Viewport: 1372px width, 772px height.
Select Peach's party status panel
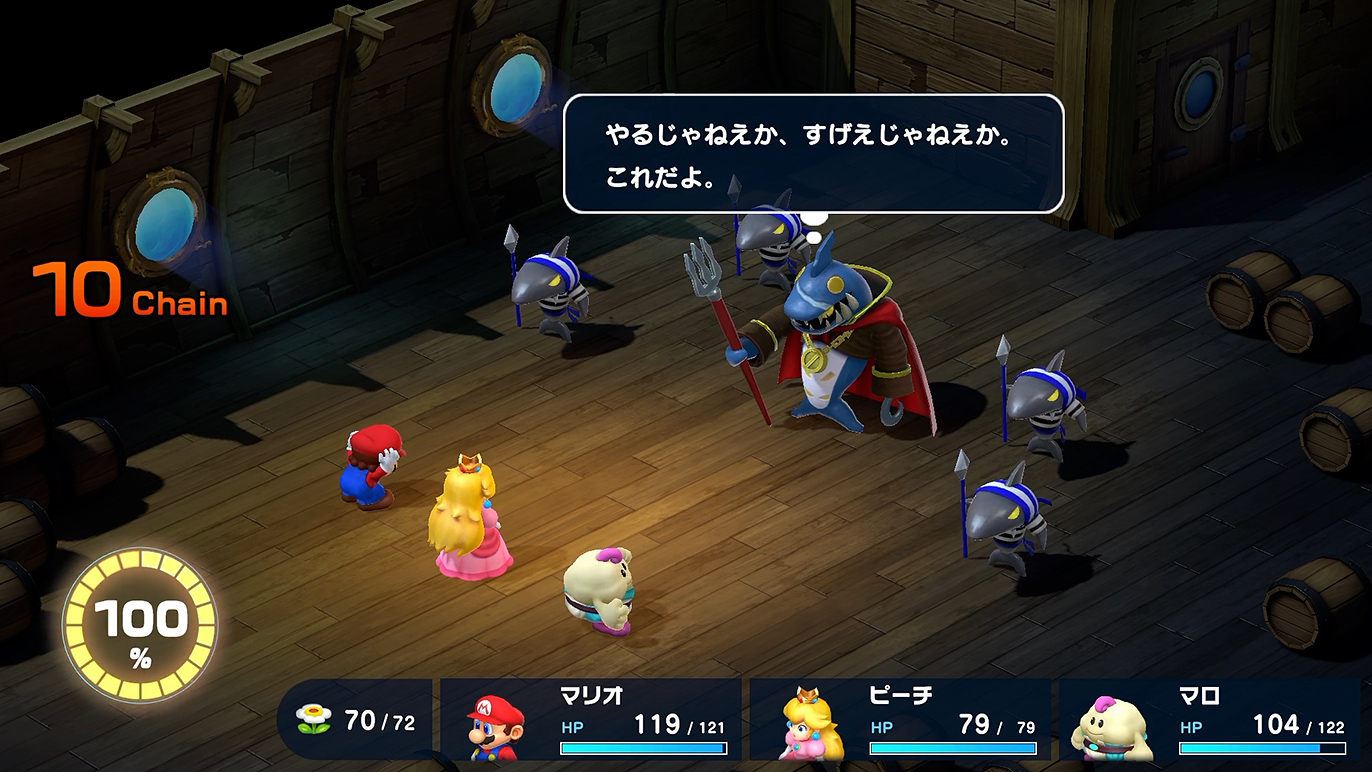900,720
